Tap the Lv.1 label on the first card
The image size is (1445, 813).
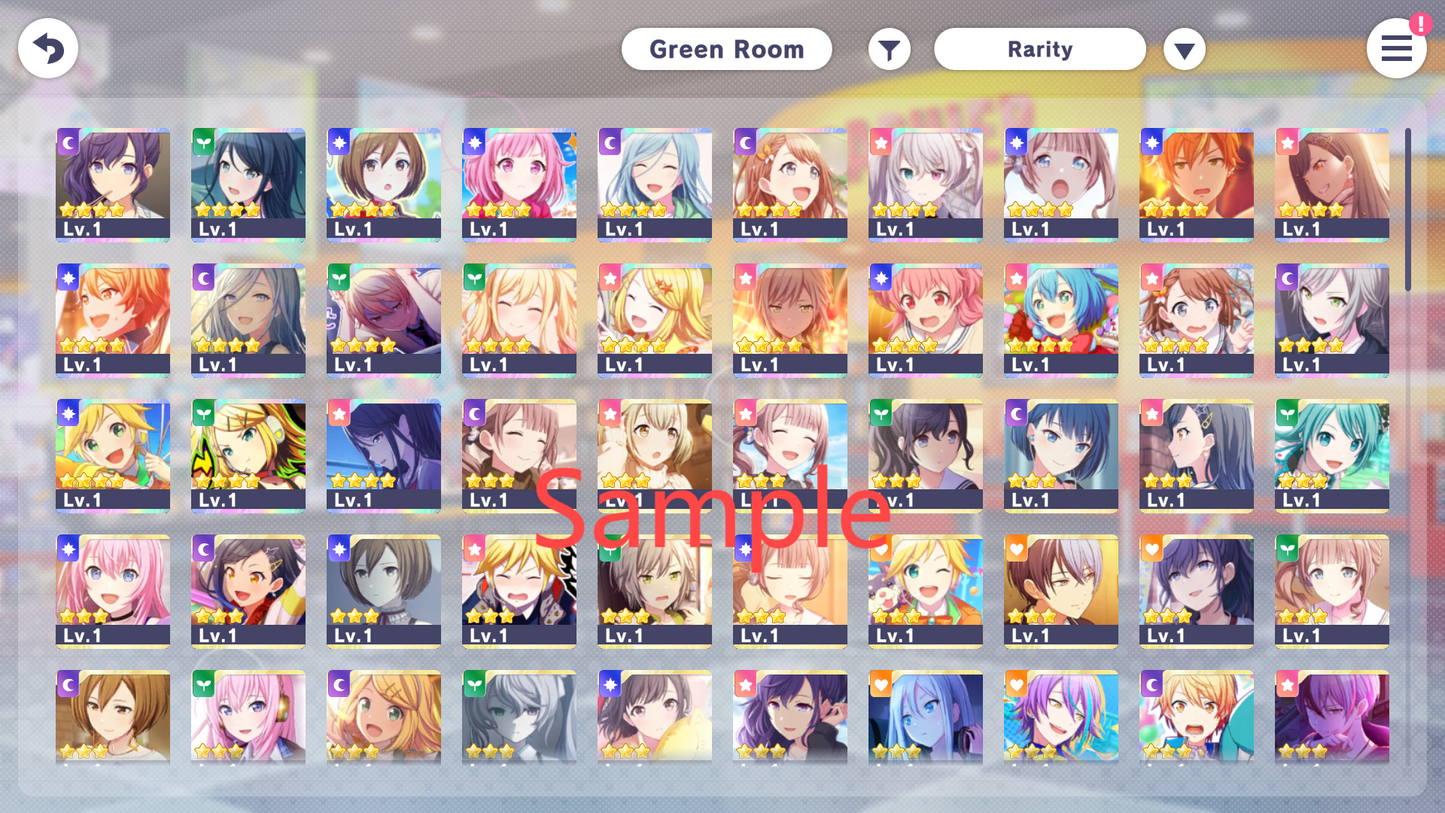click(x=83, y=228)
